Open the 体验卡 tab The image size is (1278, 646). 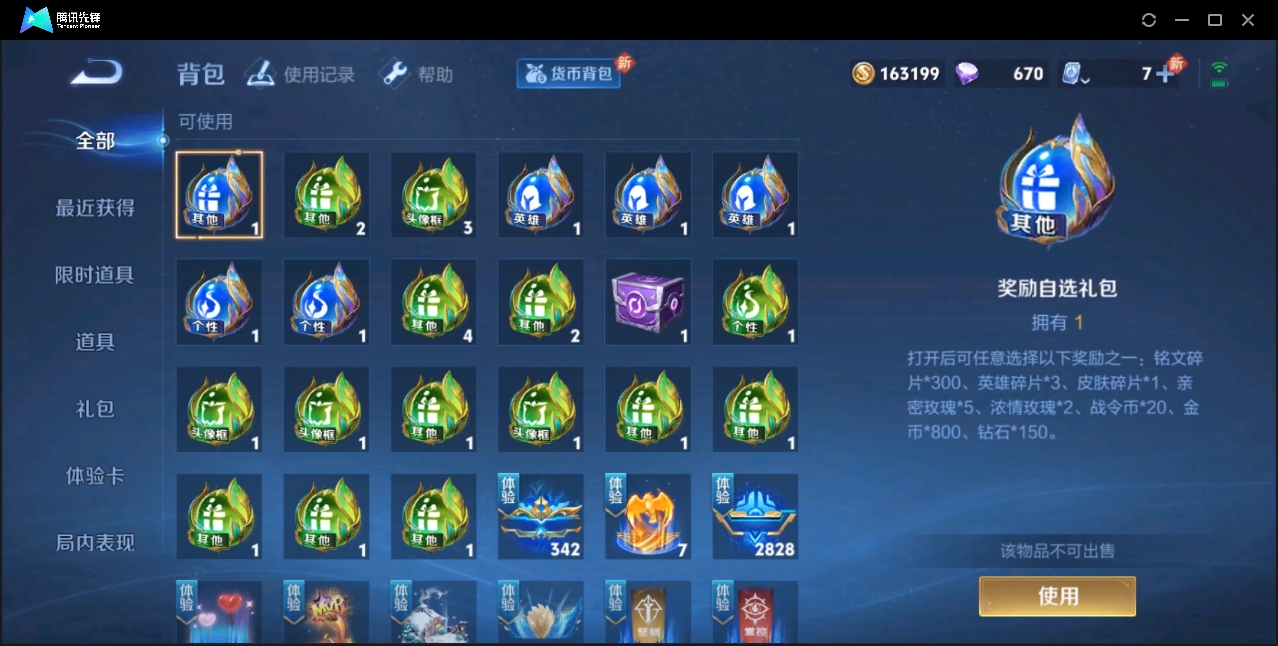(95, 476)
